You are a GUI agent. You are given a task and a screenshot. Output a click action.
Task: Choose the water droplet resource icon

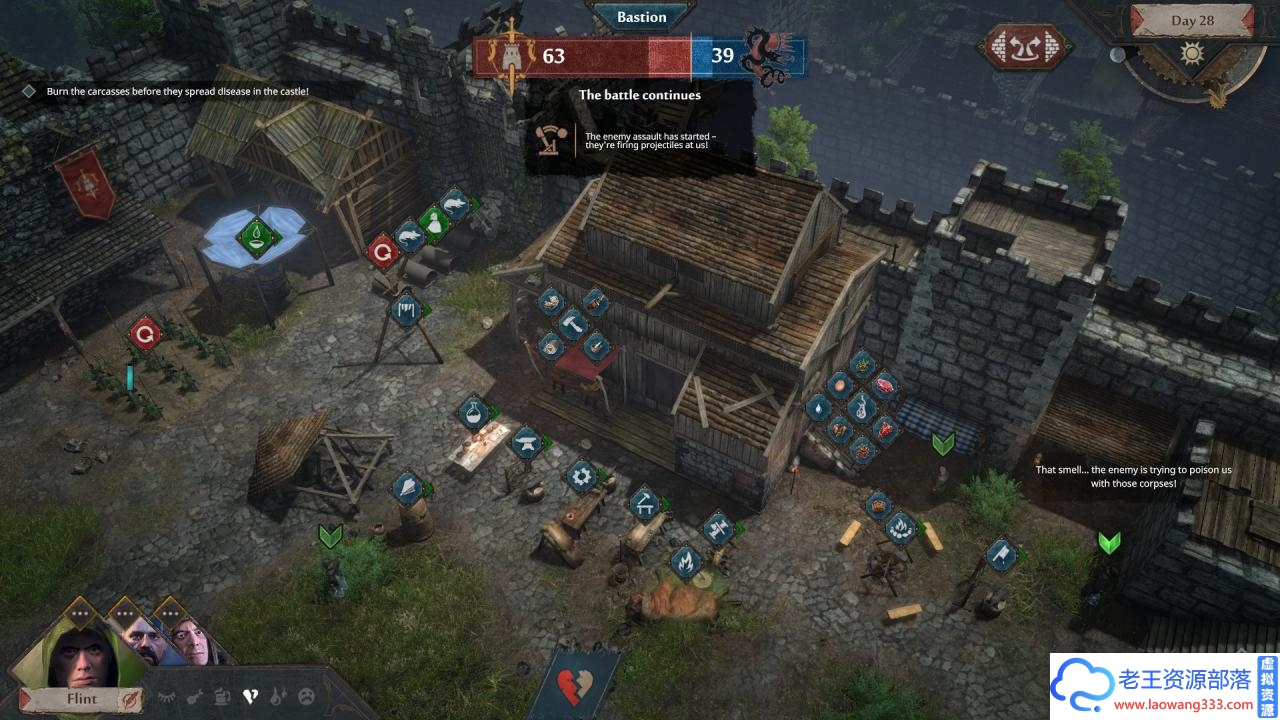[x=818, y=407]
